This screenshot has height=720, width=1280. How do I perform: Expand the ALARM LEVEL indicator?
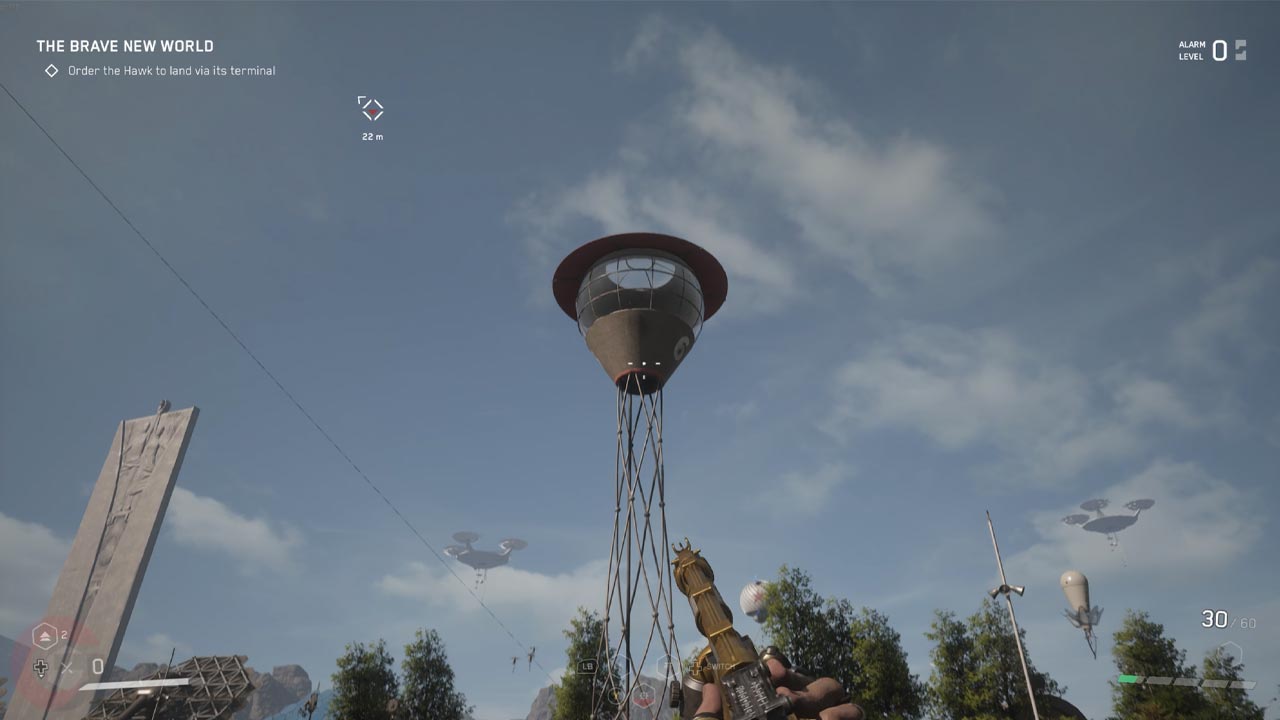click(x=1190, y=48)
